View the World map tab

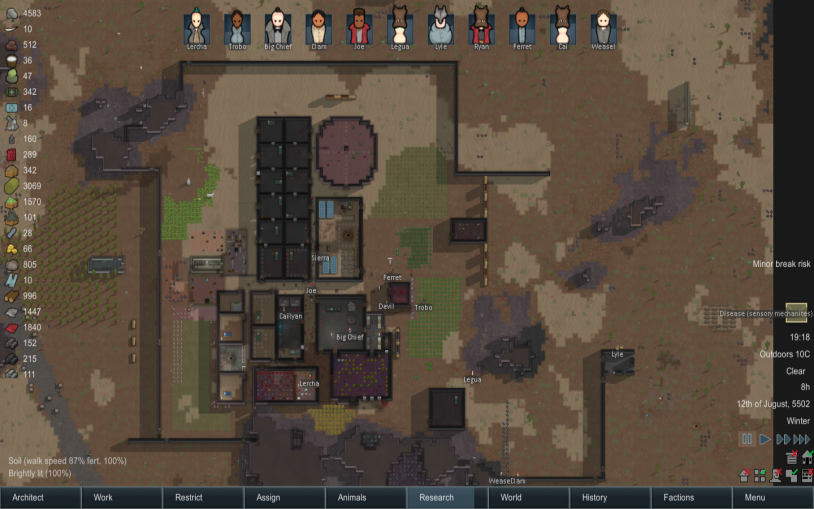(528, 497)
